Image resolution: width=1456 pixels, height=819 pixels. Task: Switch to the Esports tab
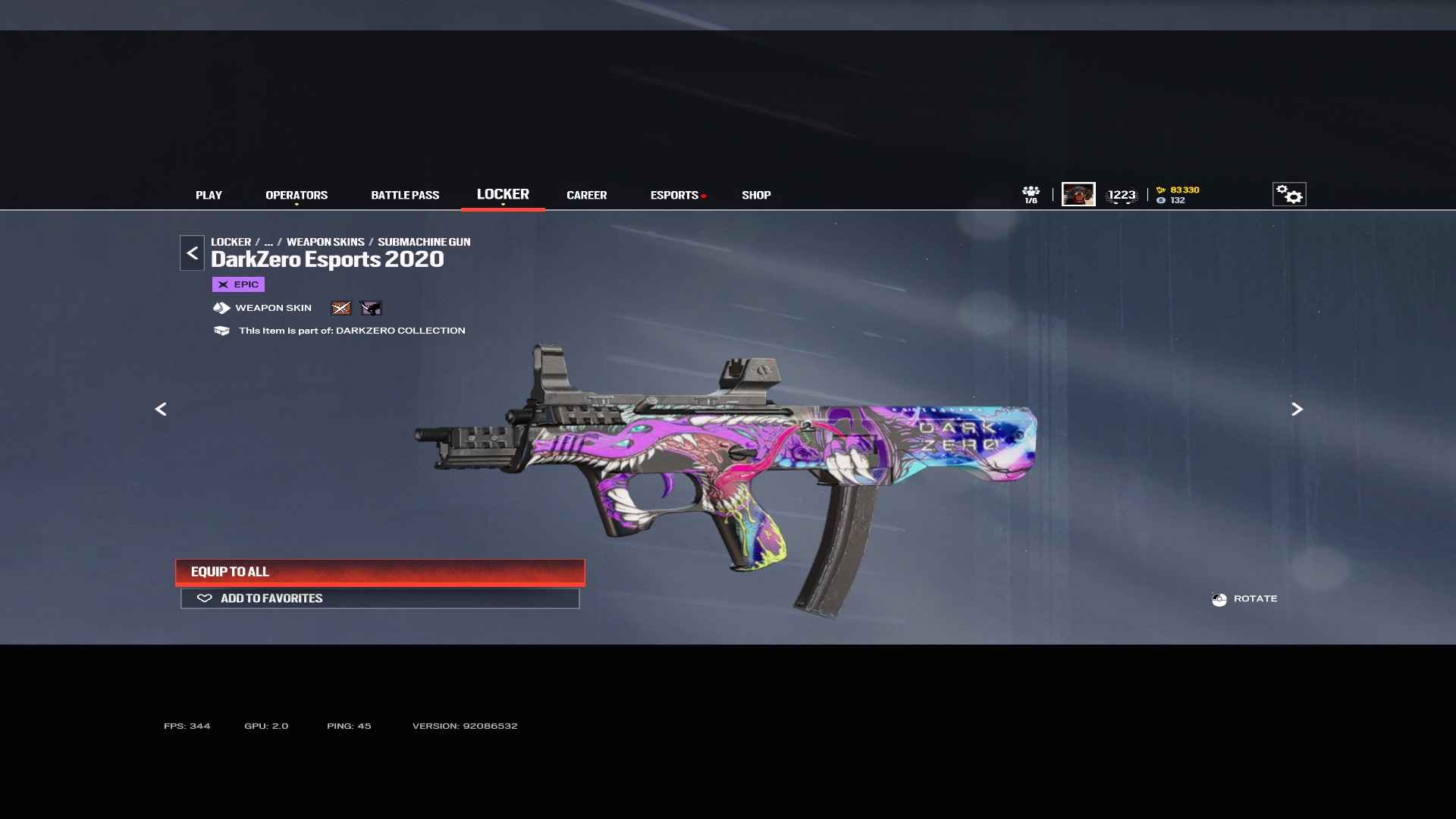click(x=674, y=195)
